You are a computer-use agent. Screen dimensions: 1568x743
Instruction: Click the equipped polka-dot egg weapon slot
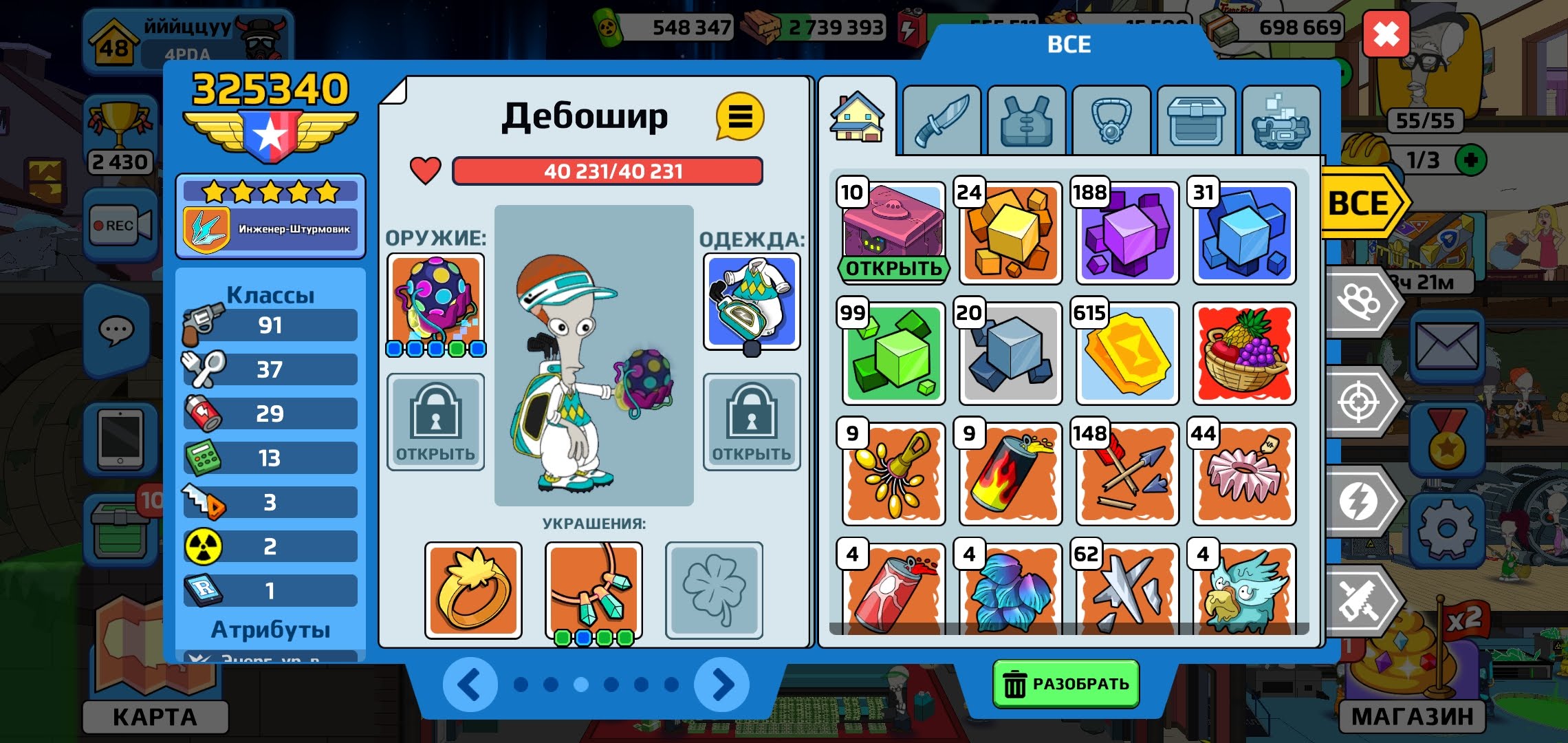[436, 301]
